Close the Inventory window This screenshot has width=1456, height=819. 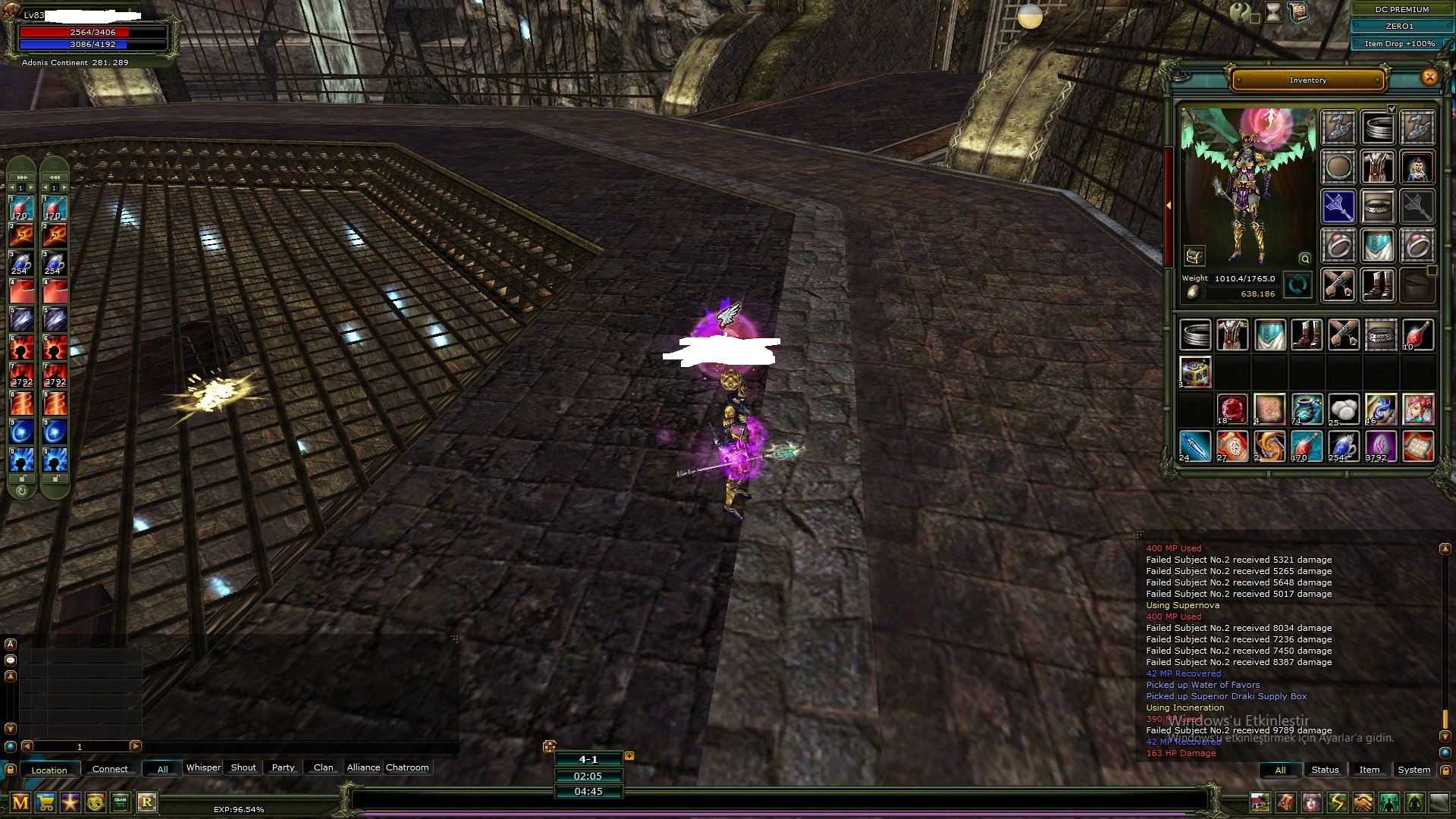point(1429,77)
